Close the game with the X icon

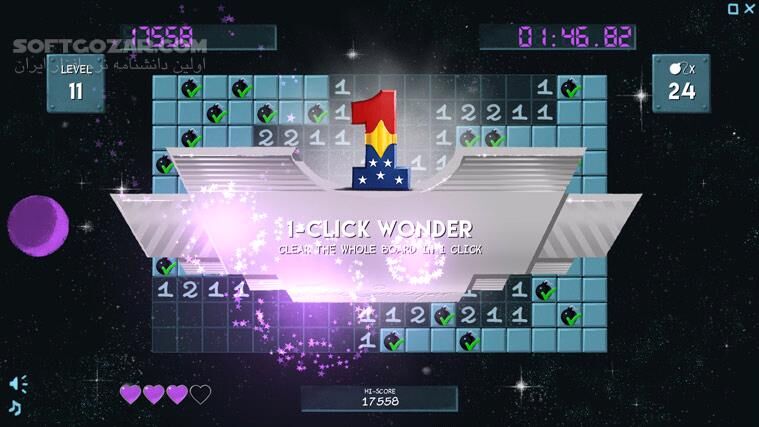(748, 9)
